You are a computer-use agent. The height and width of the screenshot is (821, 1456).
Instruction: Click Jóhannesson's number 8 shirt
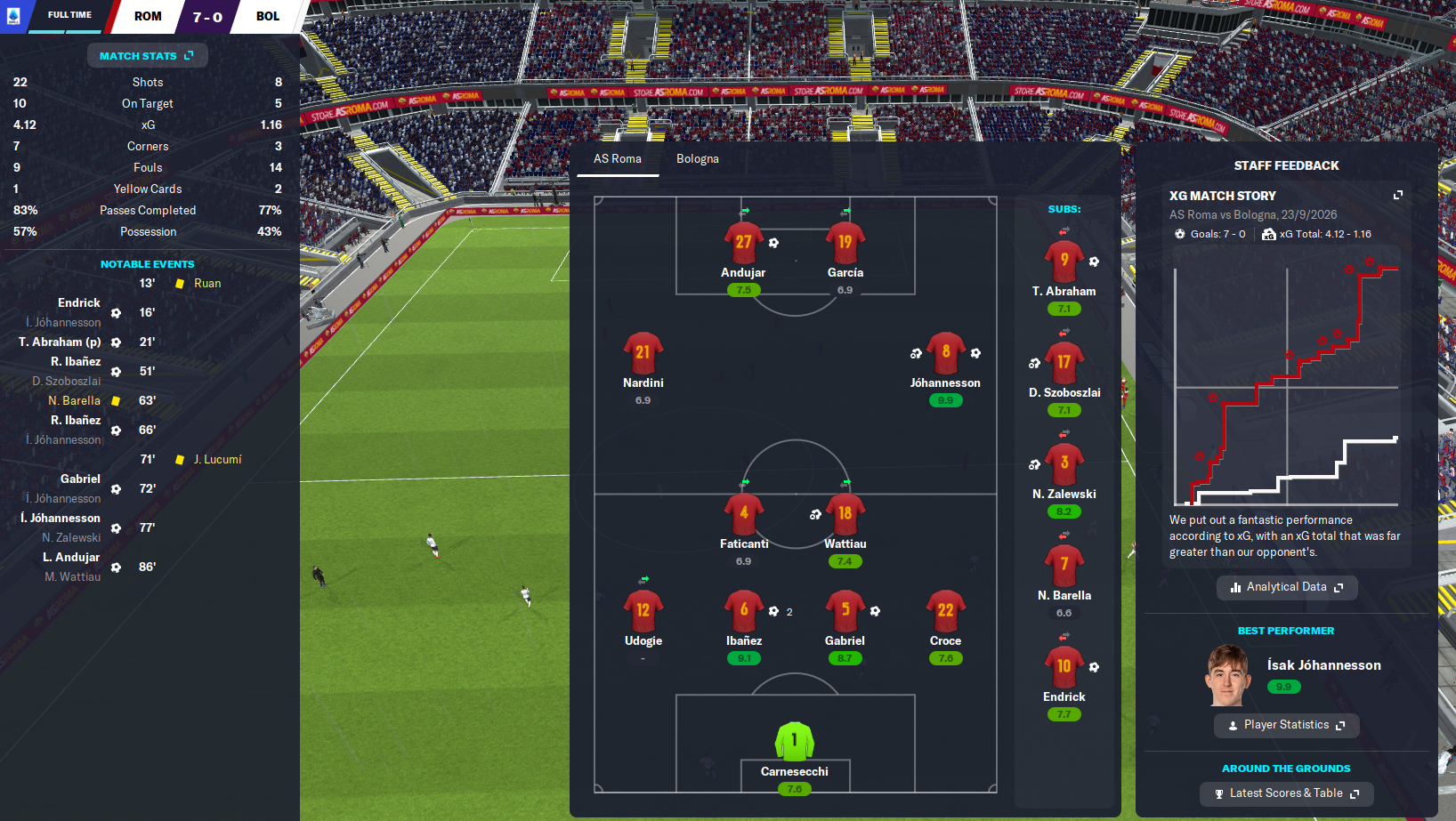point(945,353)
